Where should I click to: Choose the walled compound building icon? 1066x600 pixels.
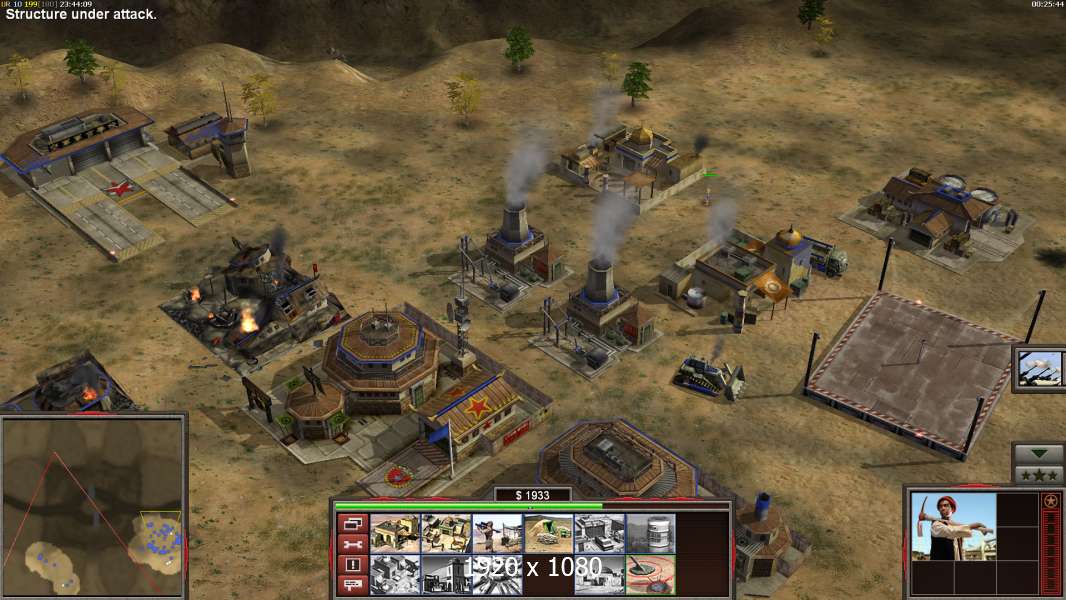[x=445, y=533]
